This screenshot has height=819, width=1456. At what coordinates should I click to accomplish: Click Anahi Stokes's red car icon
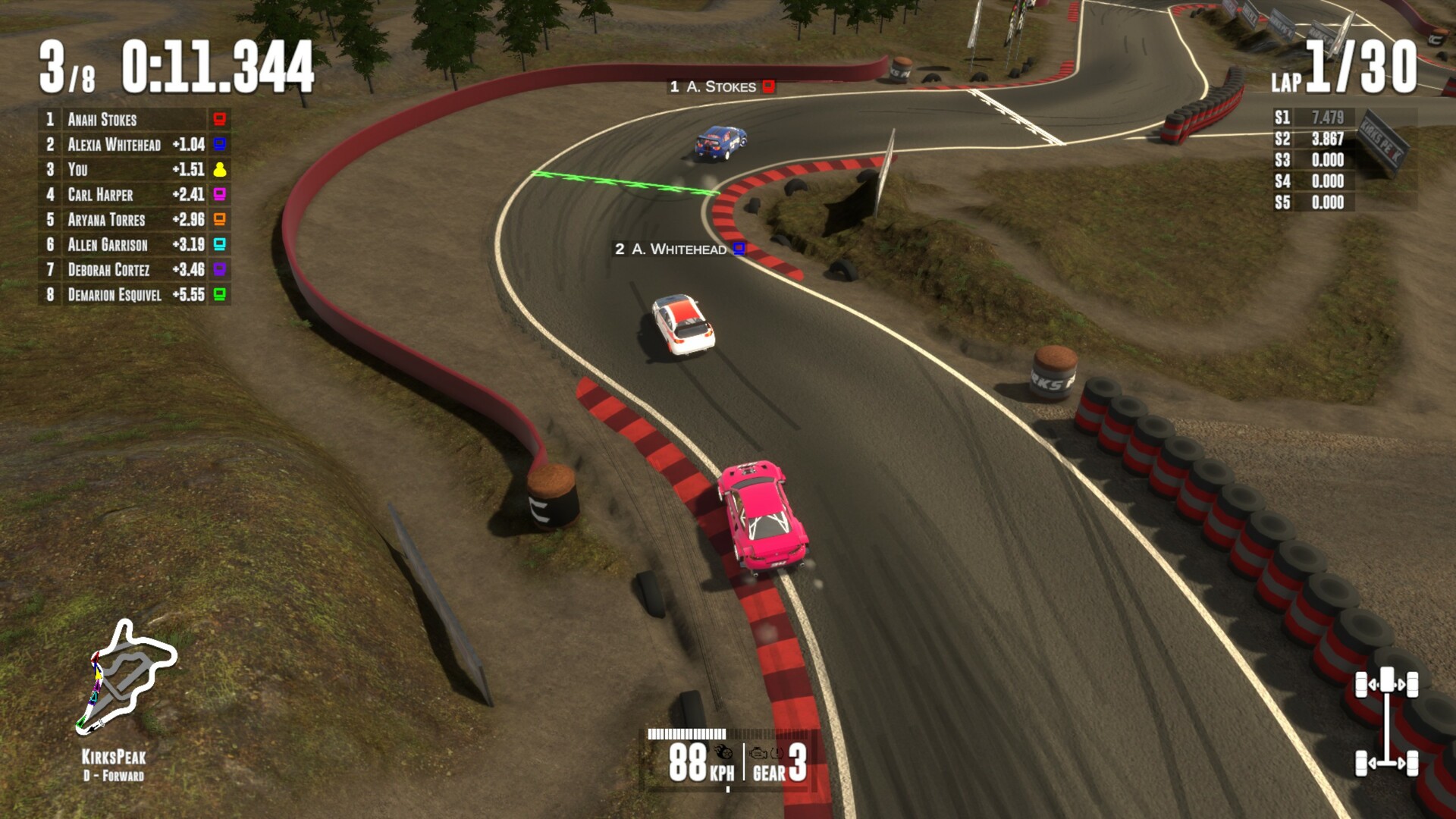(x=218, y=119)
